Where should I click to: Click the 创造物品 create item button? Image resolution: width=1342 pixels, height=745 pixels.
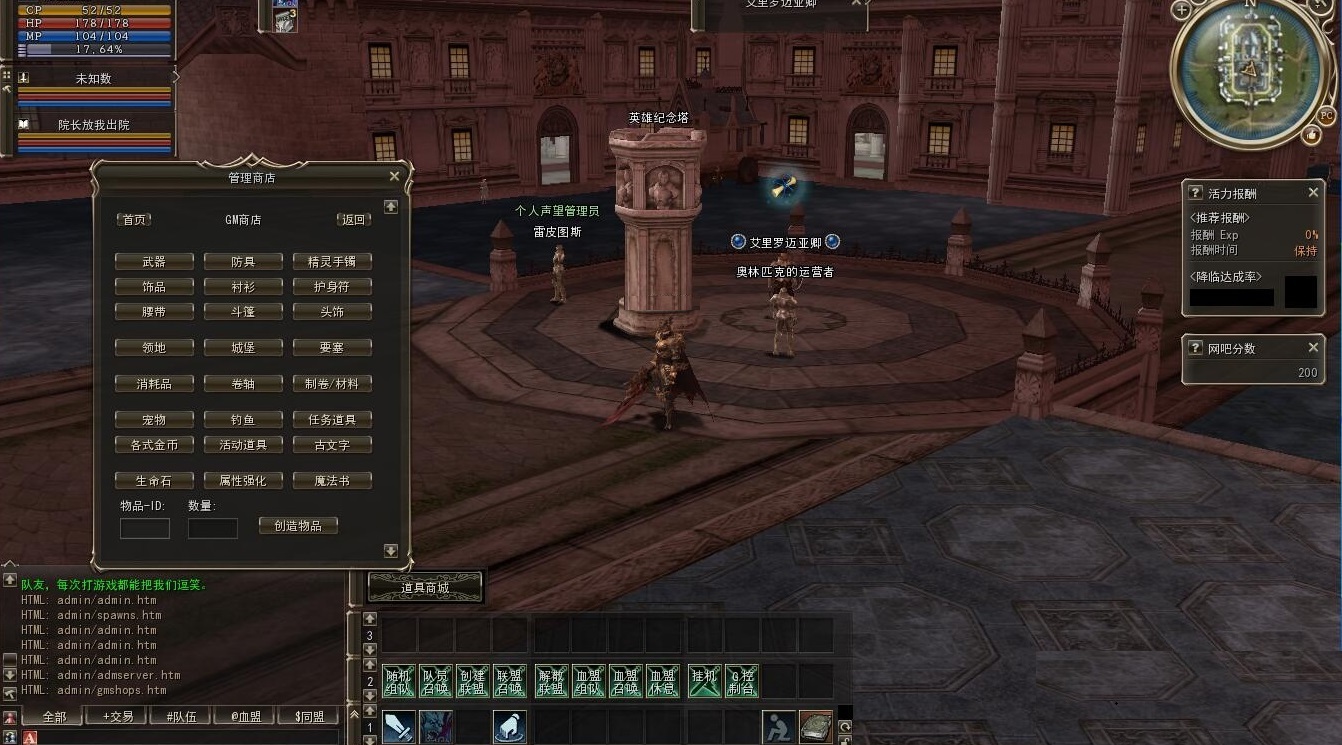click(298, 526)
